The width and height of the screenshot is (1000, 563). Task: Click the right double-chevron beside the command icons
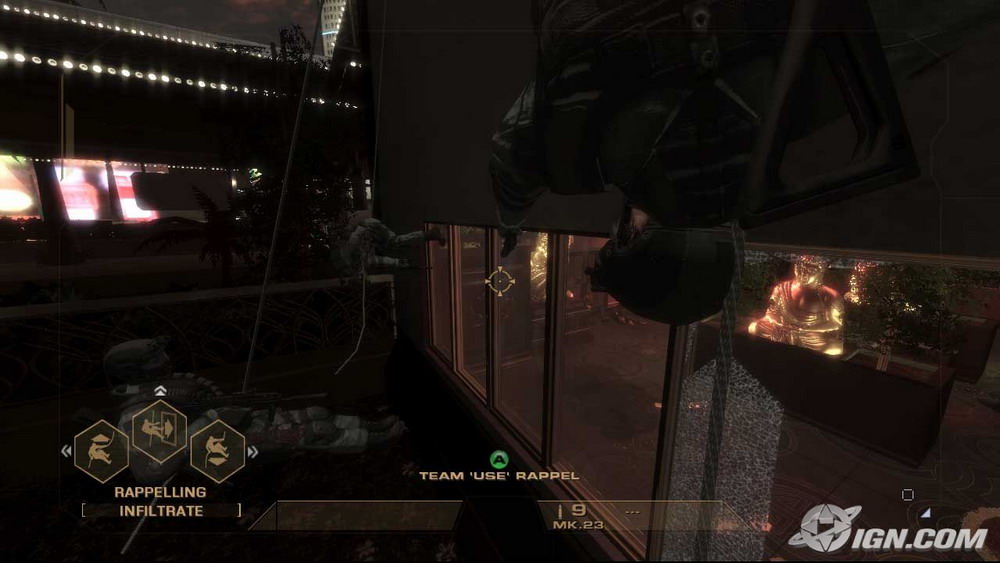pos(252,452)
